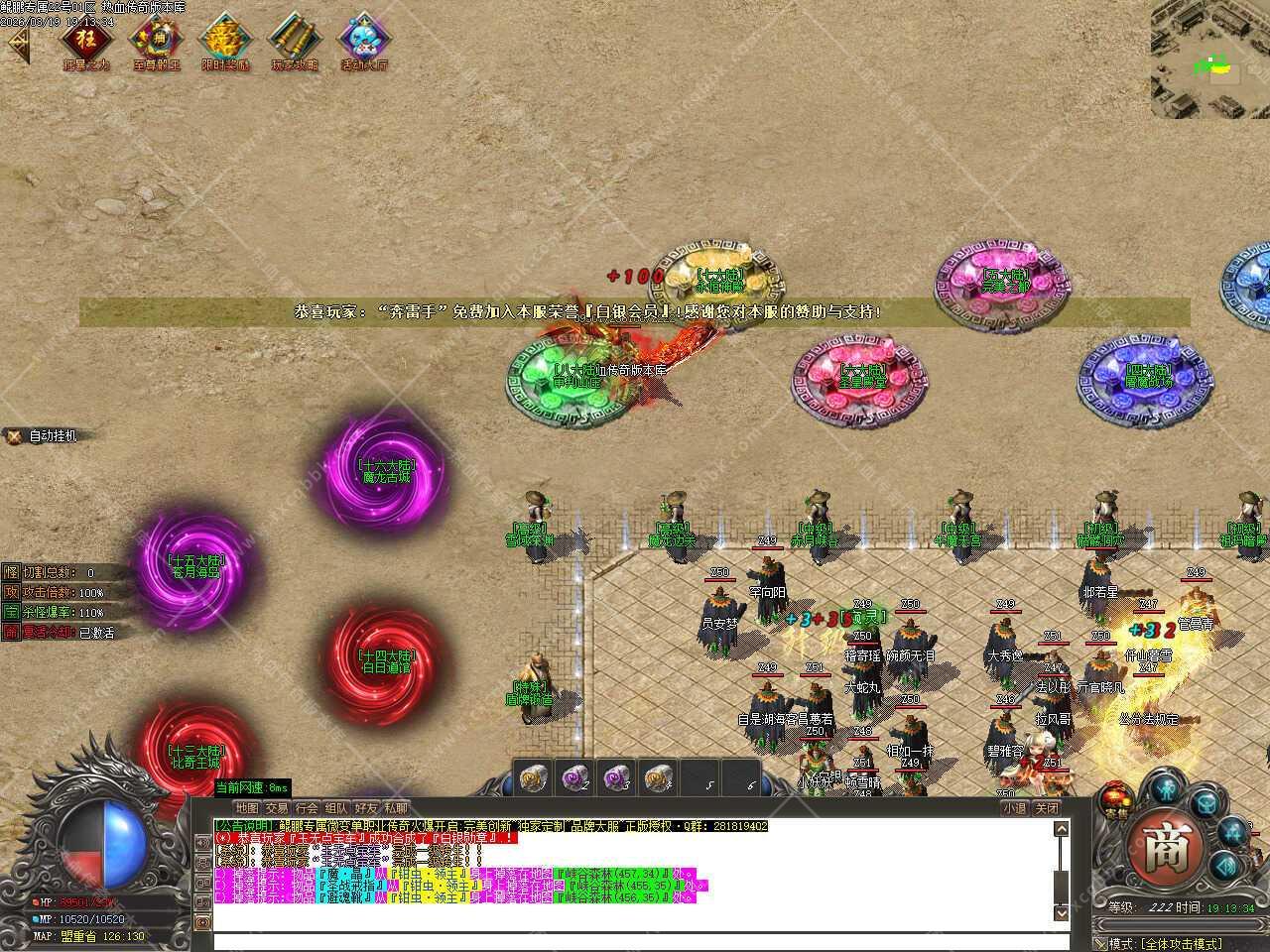Open the 寄售 consignment icon
This screenshot has width=1270, height=952.
coord(1114,798)
